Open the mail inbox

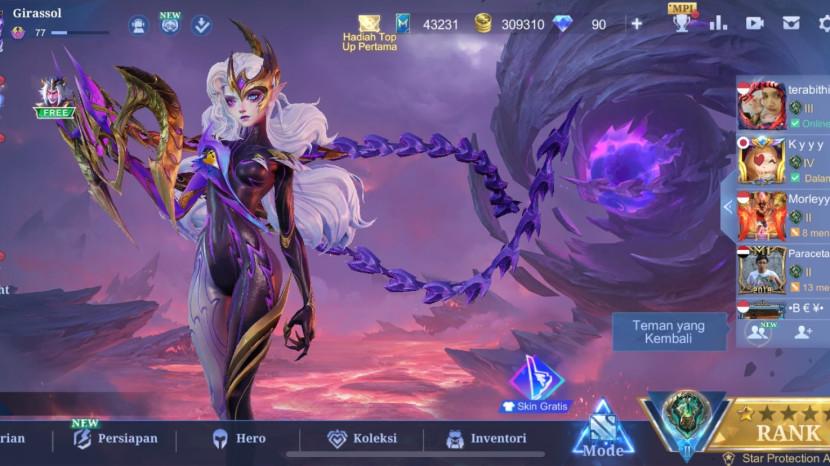[791, 23]
